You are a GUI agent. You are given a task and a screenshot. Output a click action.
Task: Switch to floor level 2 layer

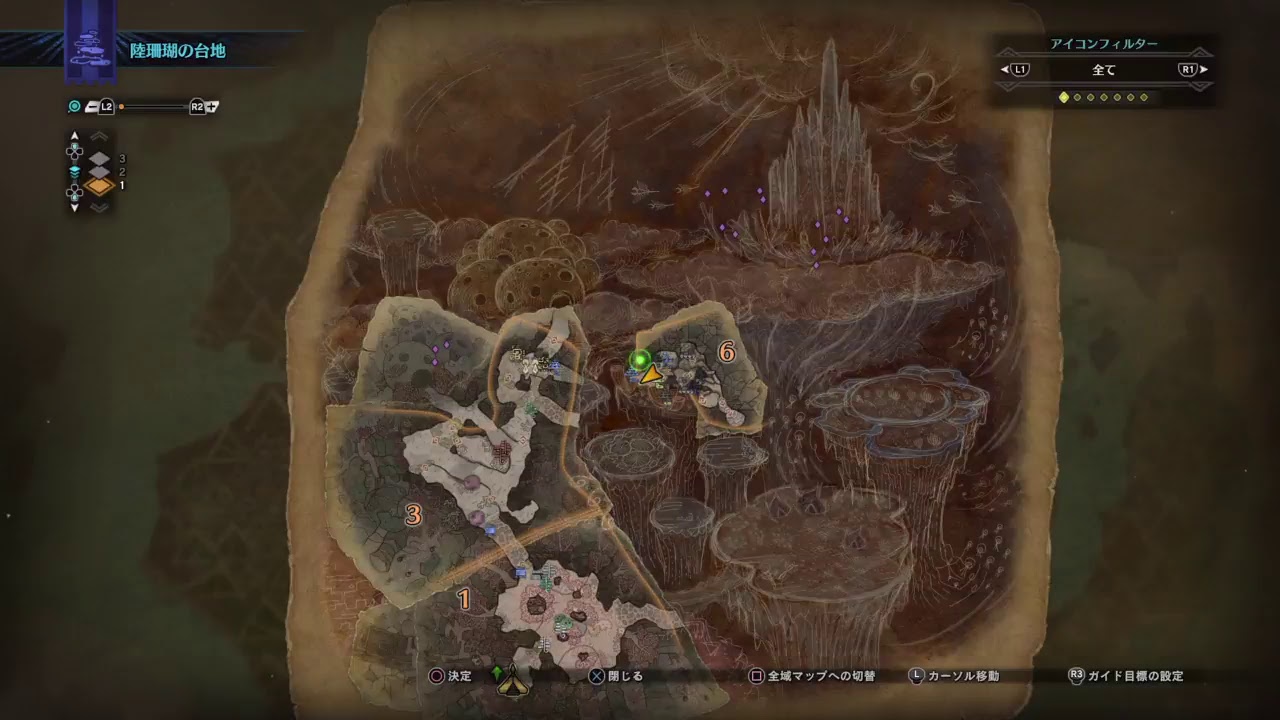coord(99,172)
